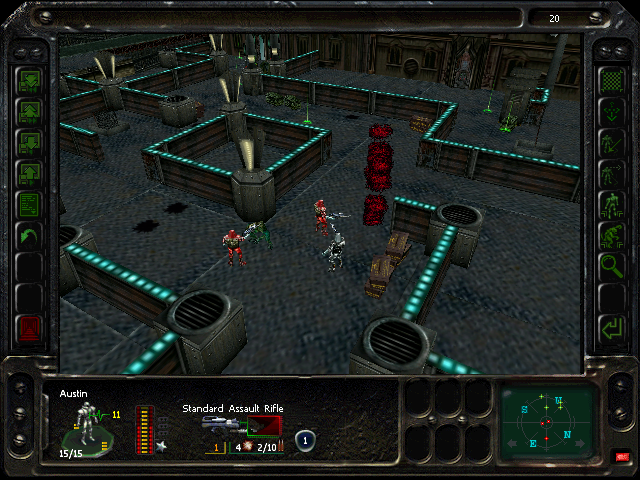The image size is (640, 480).
Task: Click the small red indicator by radar
Action: pos(621,457)
